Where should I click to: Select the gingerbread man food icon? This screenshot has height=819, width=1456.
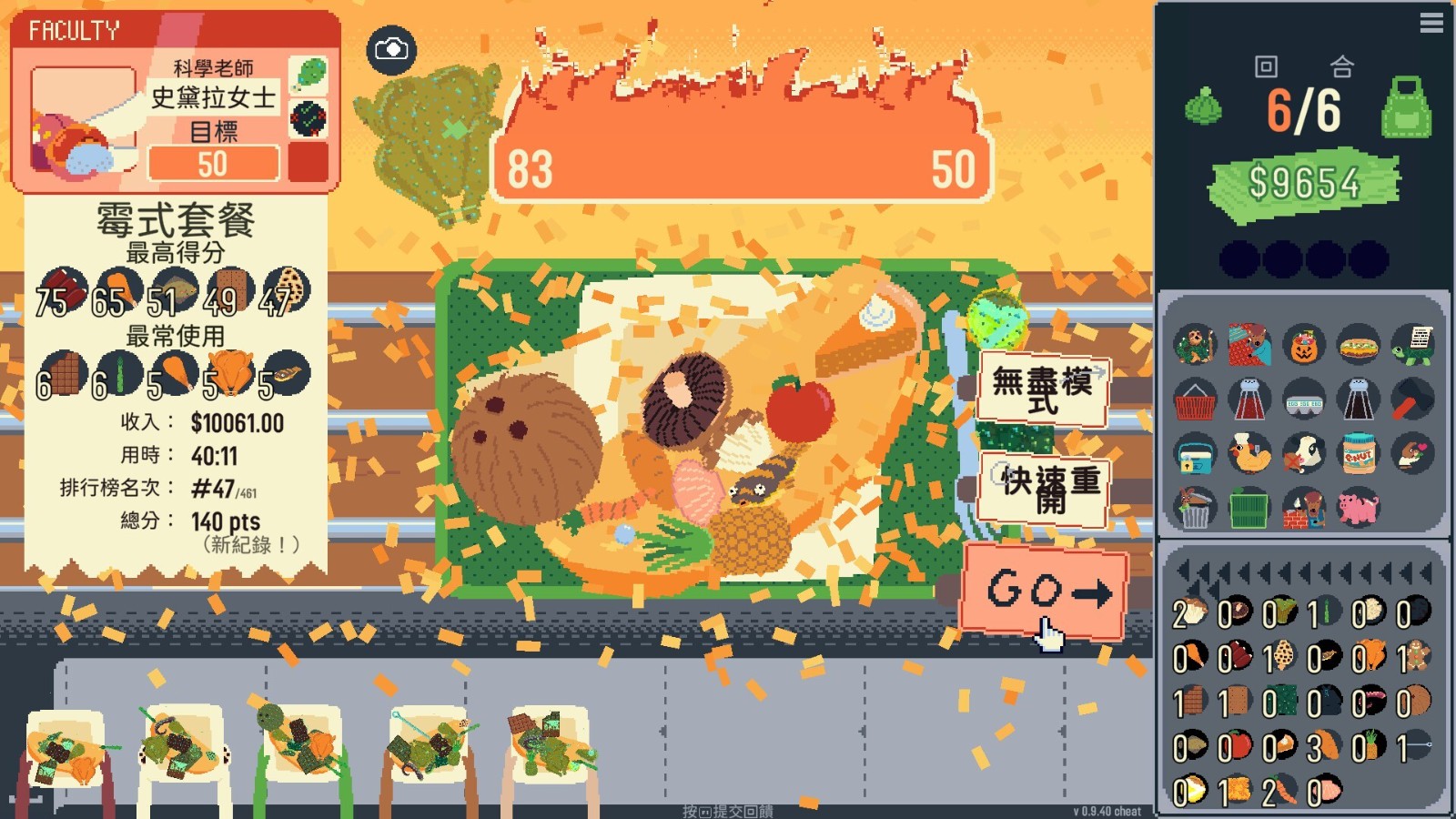(x=1416, y=656)
